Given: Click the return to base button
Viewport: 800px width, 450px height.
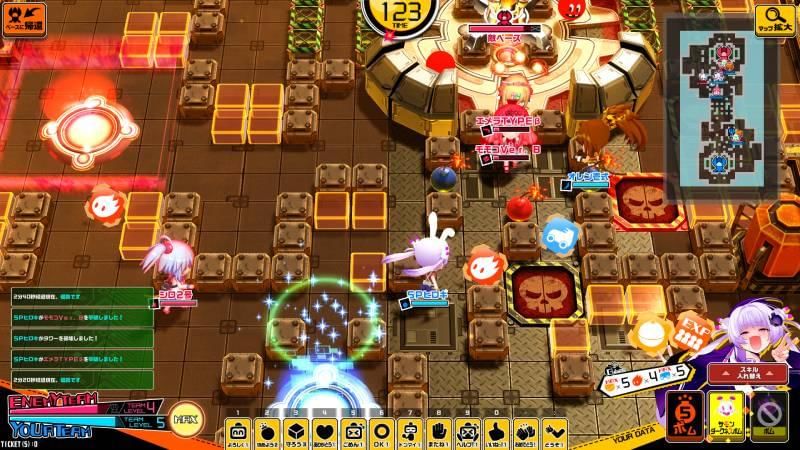Looking at the screenshot, I should [24, 18].
